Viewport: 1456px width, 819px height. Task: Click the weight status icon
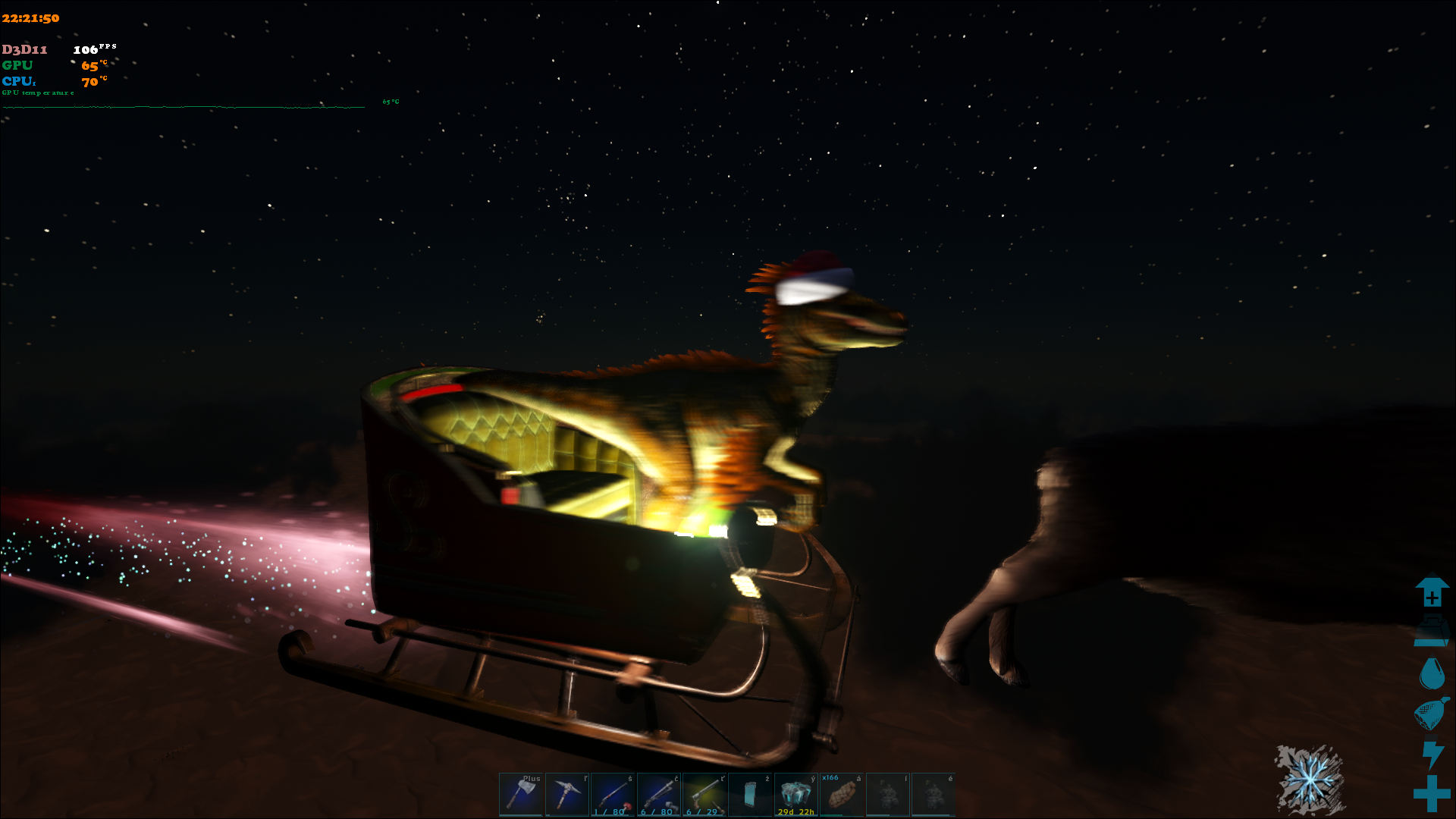1432,632
